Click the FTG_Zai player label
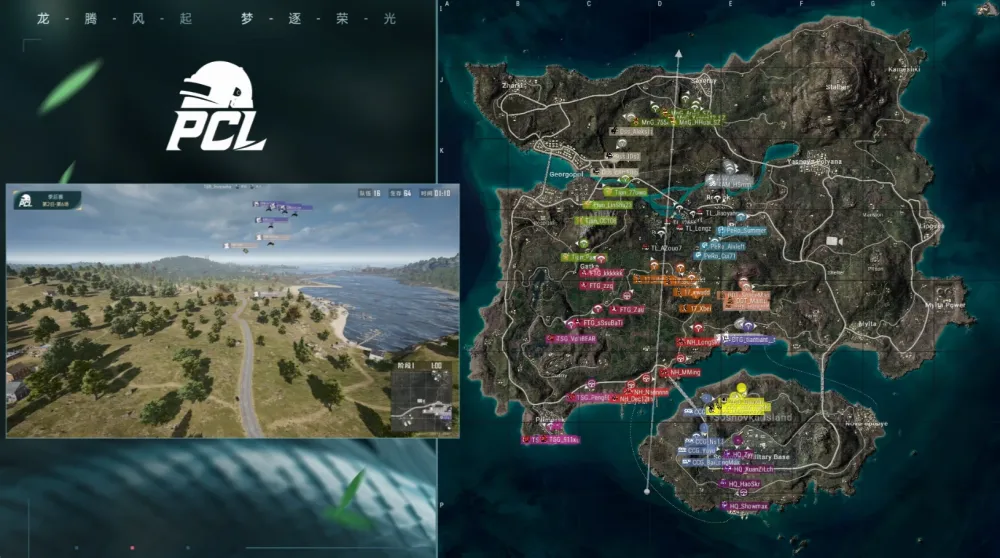This screenshot has width=1000, height=558. [632, 310]
